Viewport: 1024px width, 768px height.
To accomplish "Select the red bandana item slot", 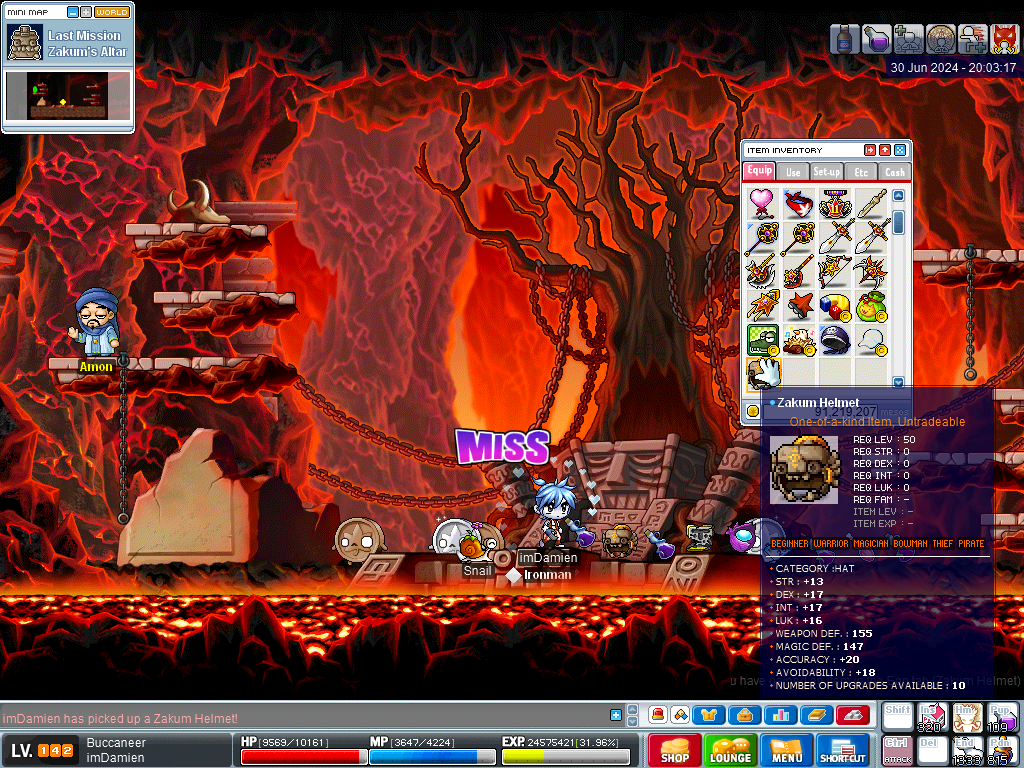I will coord(797,203).
